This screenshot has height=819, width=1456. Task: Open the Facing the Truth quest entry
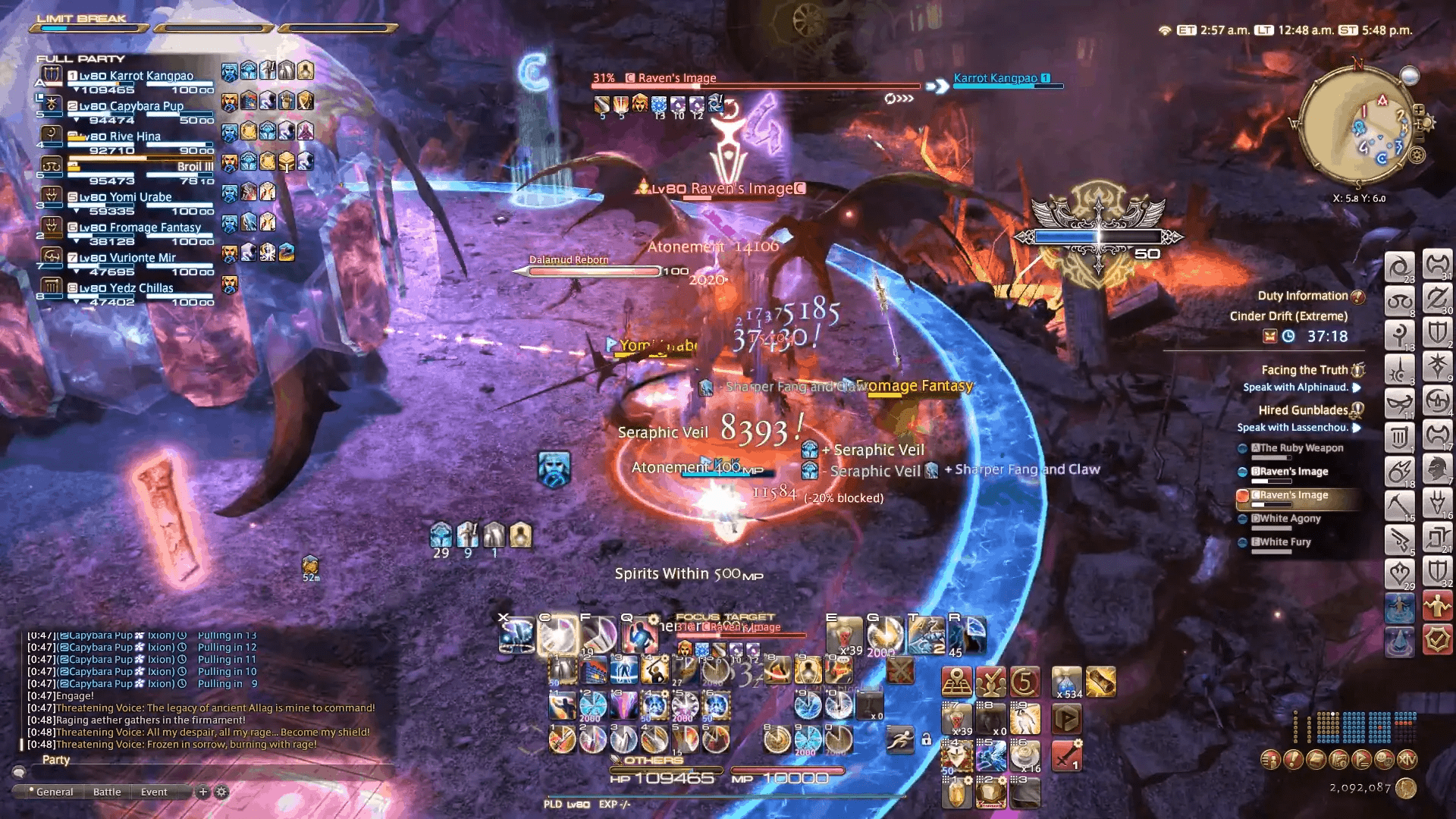point(1304,370)
